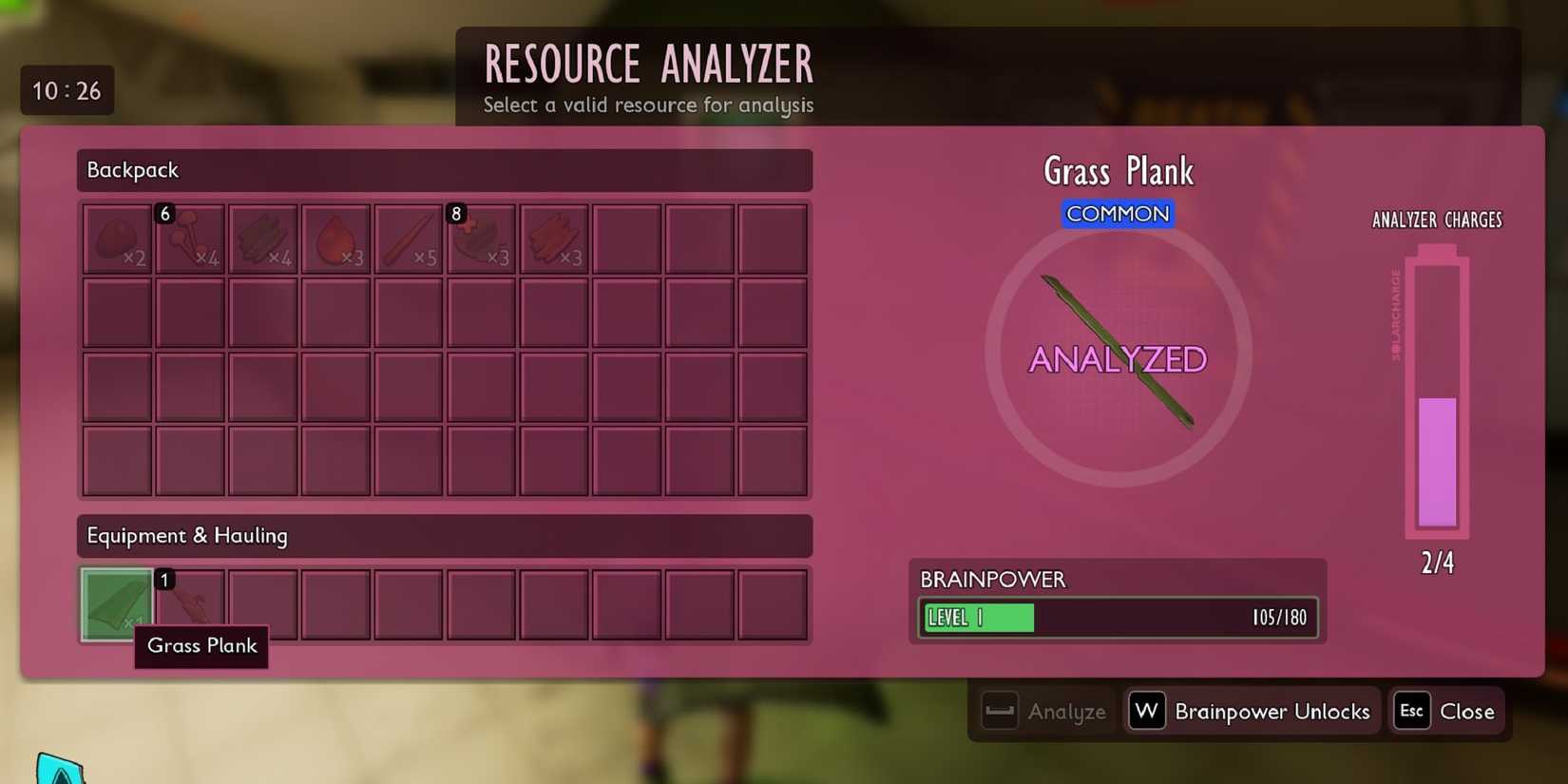Select the tool in the second hauling slot
The height and width of the screenshot is (784, 1568).
point(189,604)
